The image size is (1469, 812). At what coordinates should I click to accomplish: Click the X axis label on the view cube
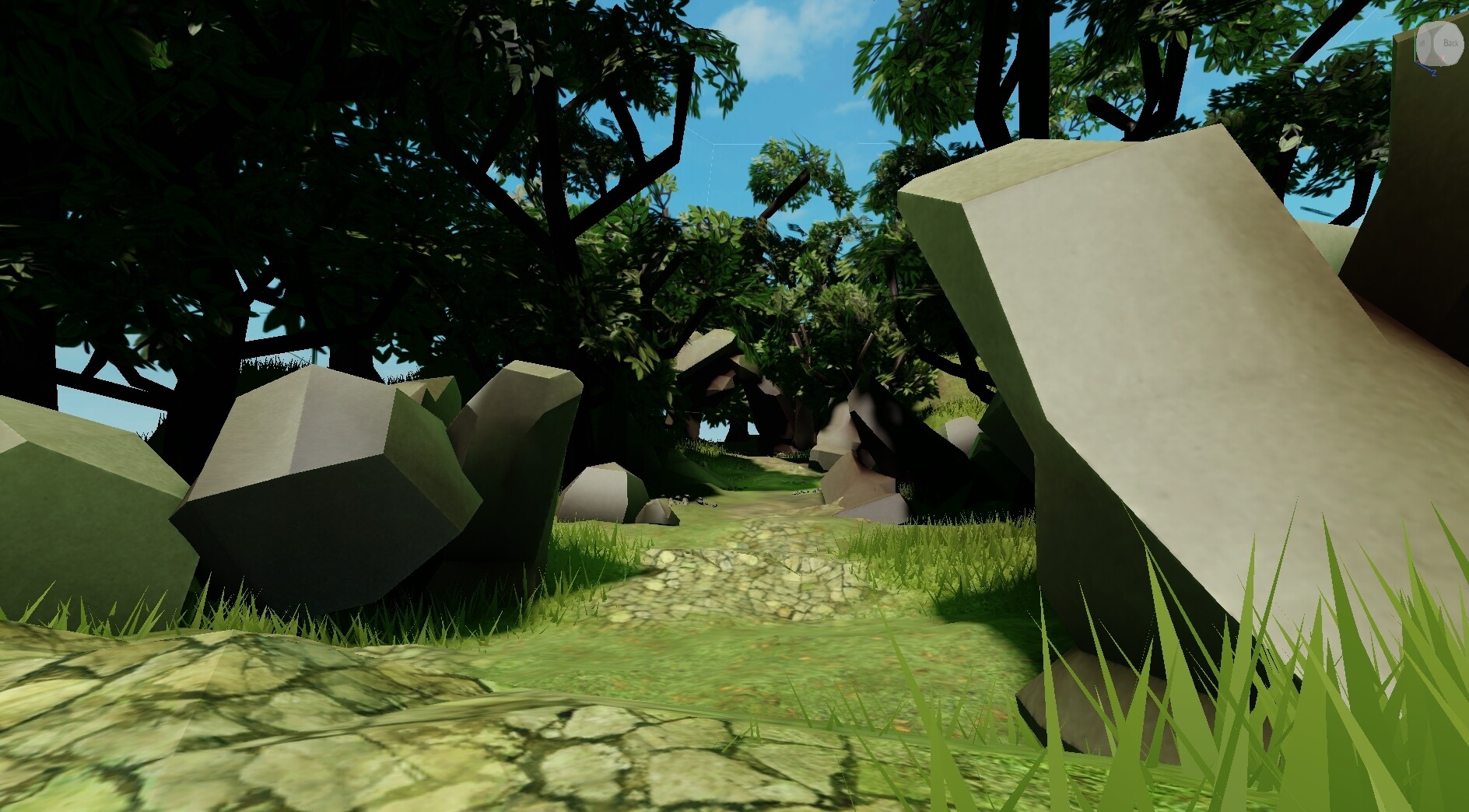click(x=1443, y=57)
